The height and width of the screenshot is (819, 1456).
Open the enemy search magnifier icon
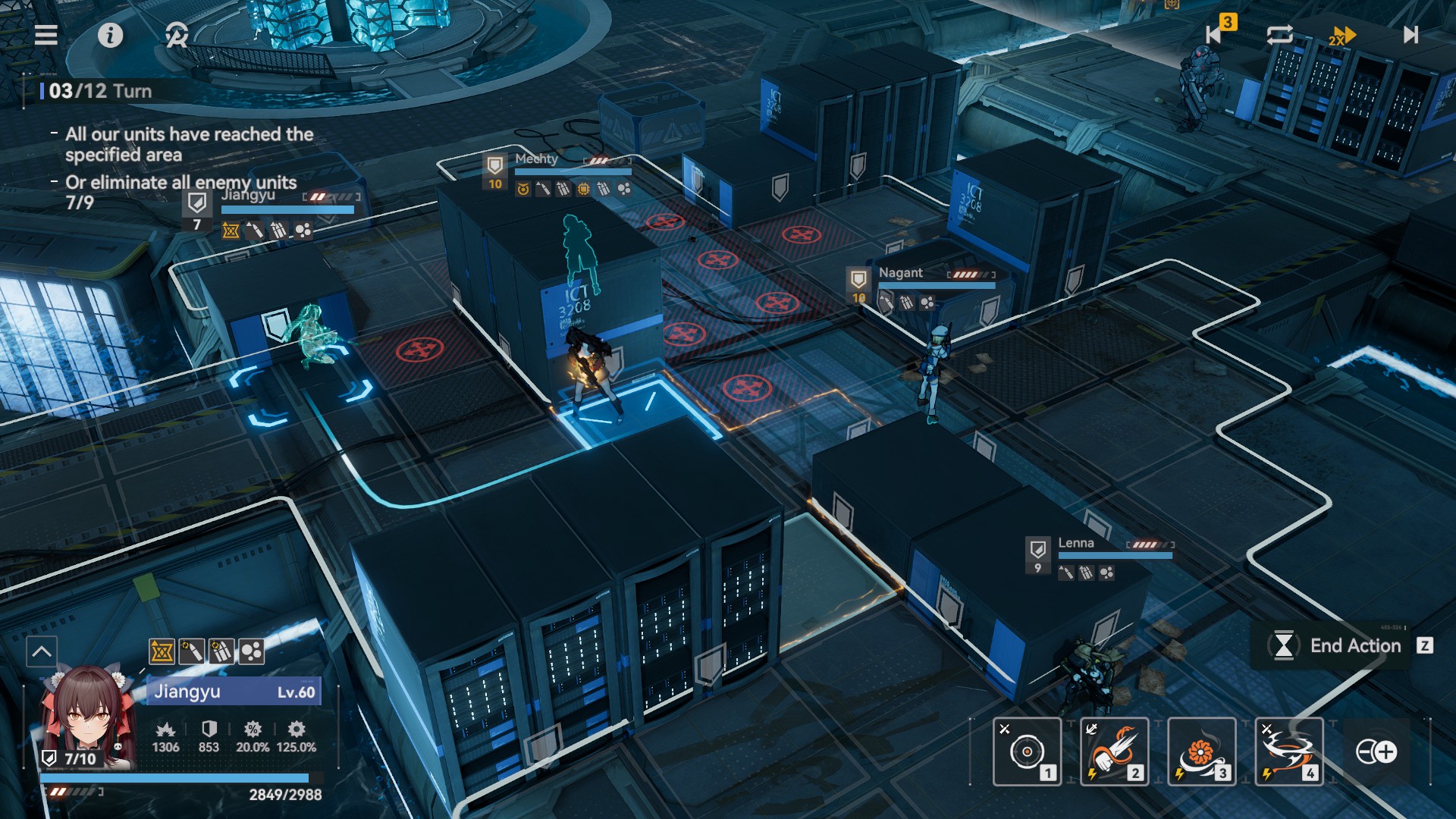click(177, 35)
